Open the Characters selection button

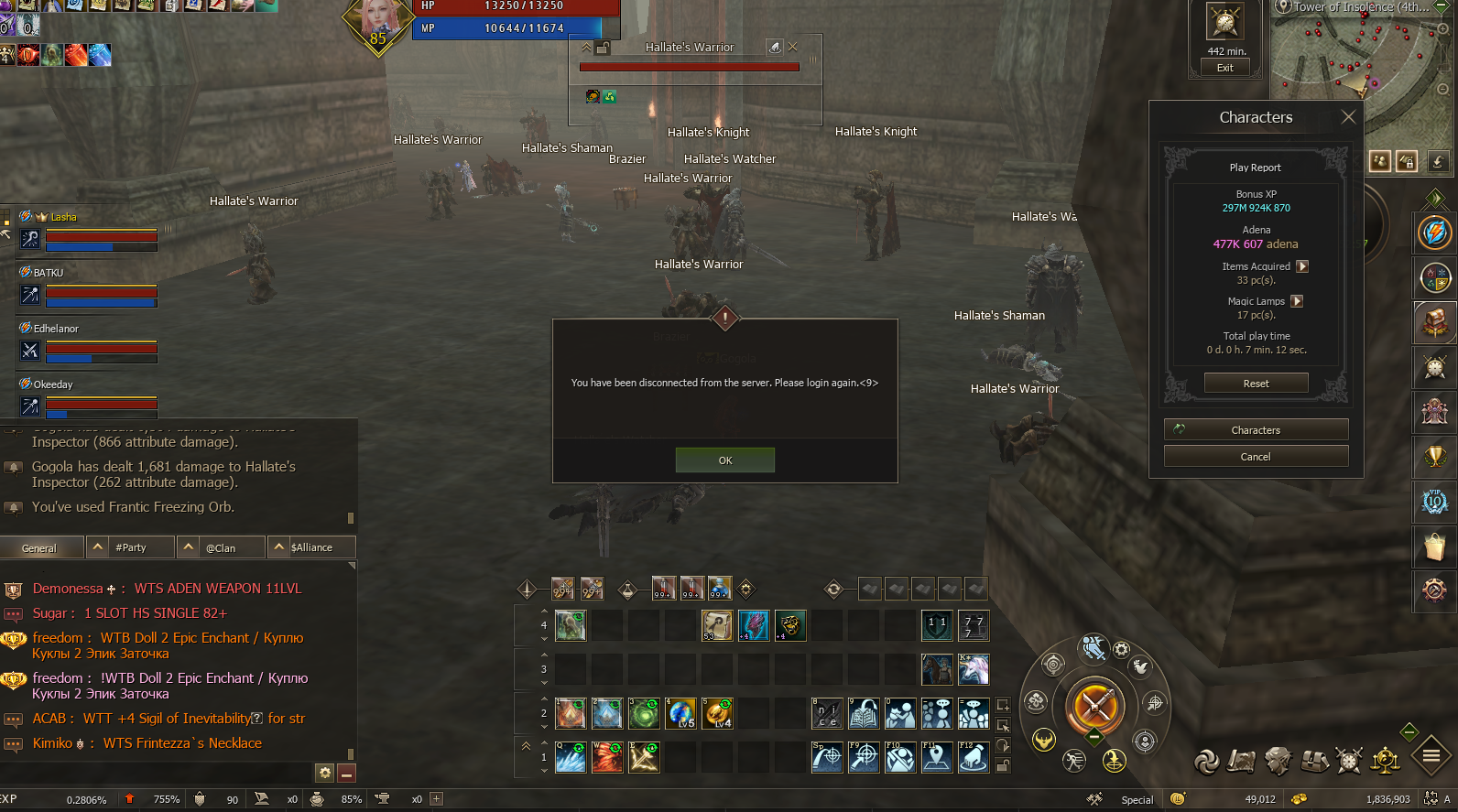(1256, 430)
